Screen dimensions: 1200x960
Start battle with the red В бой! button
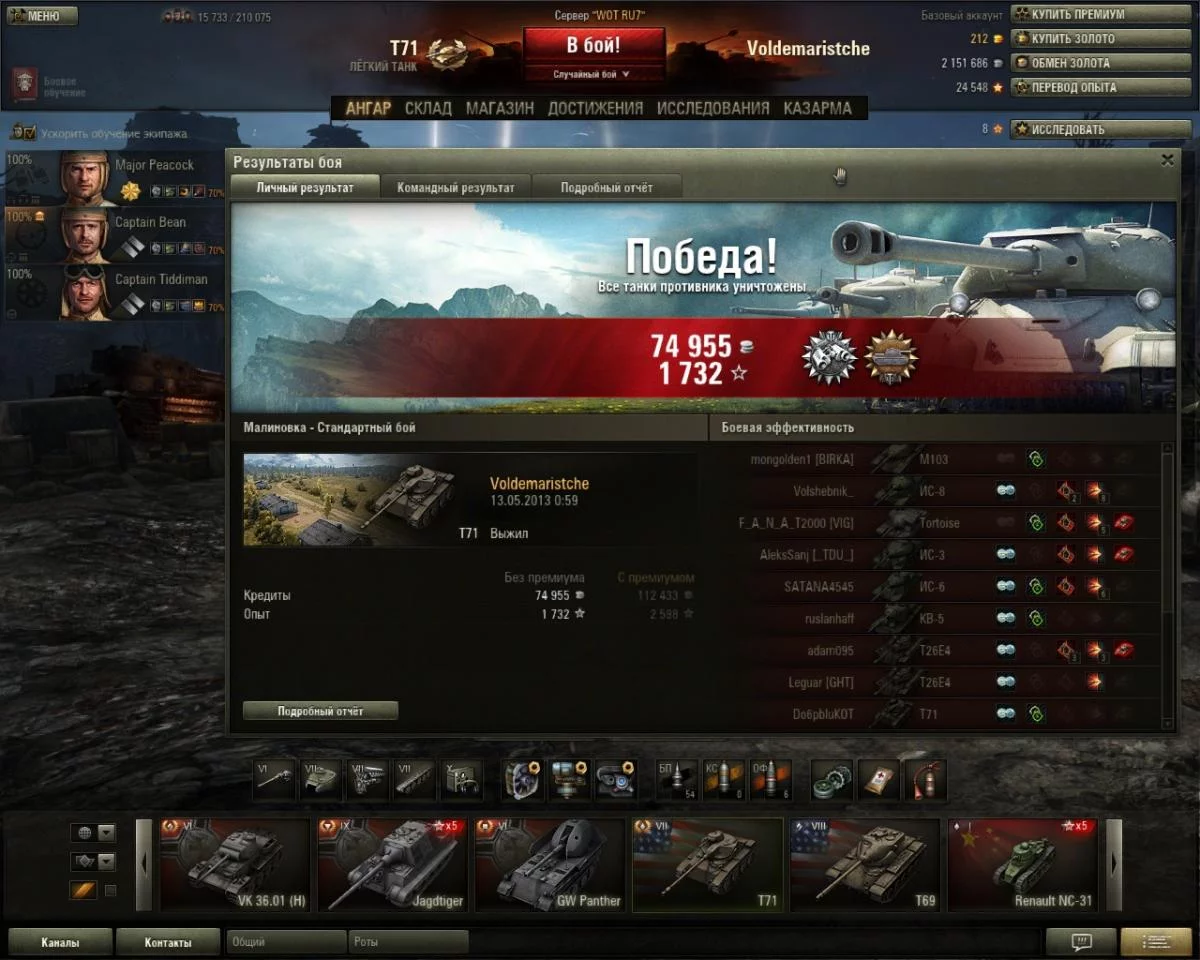593,46
